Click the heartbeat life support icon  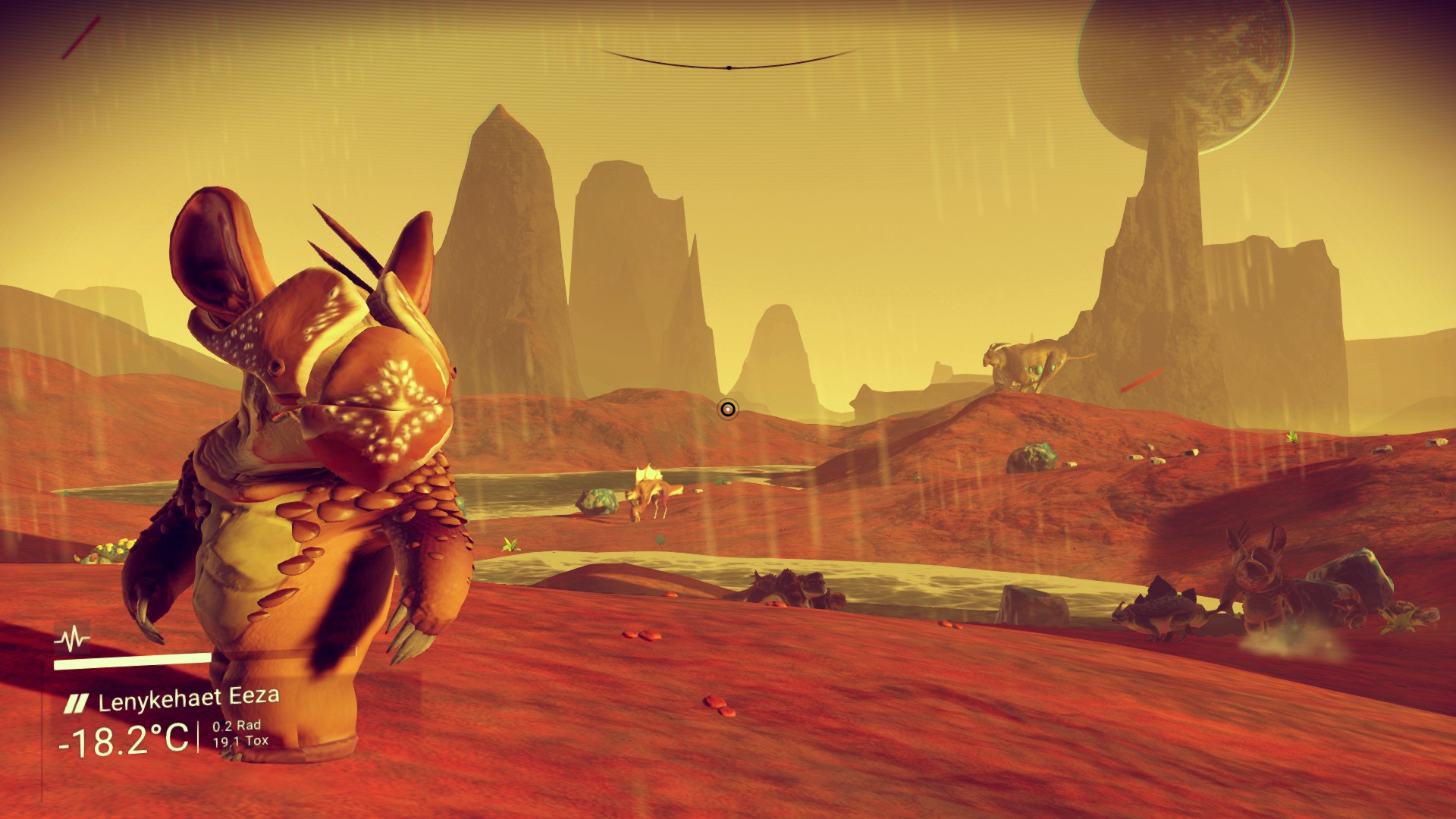point(72,639)
